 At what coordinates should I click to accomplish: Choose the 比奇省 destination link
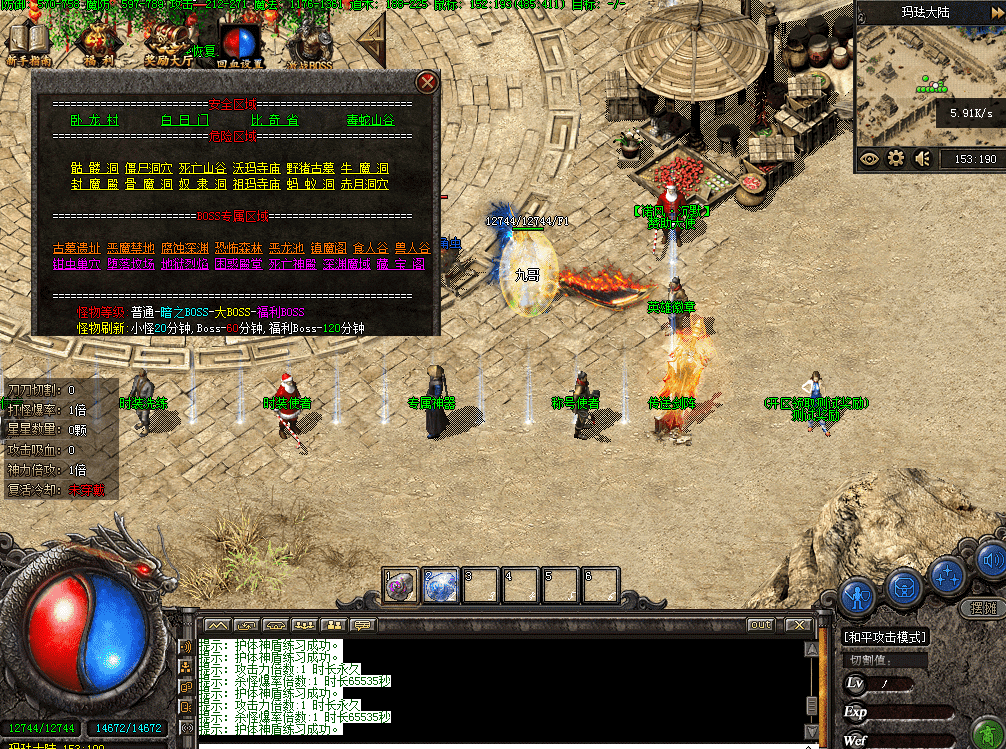275,120
